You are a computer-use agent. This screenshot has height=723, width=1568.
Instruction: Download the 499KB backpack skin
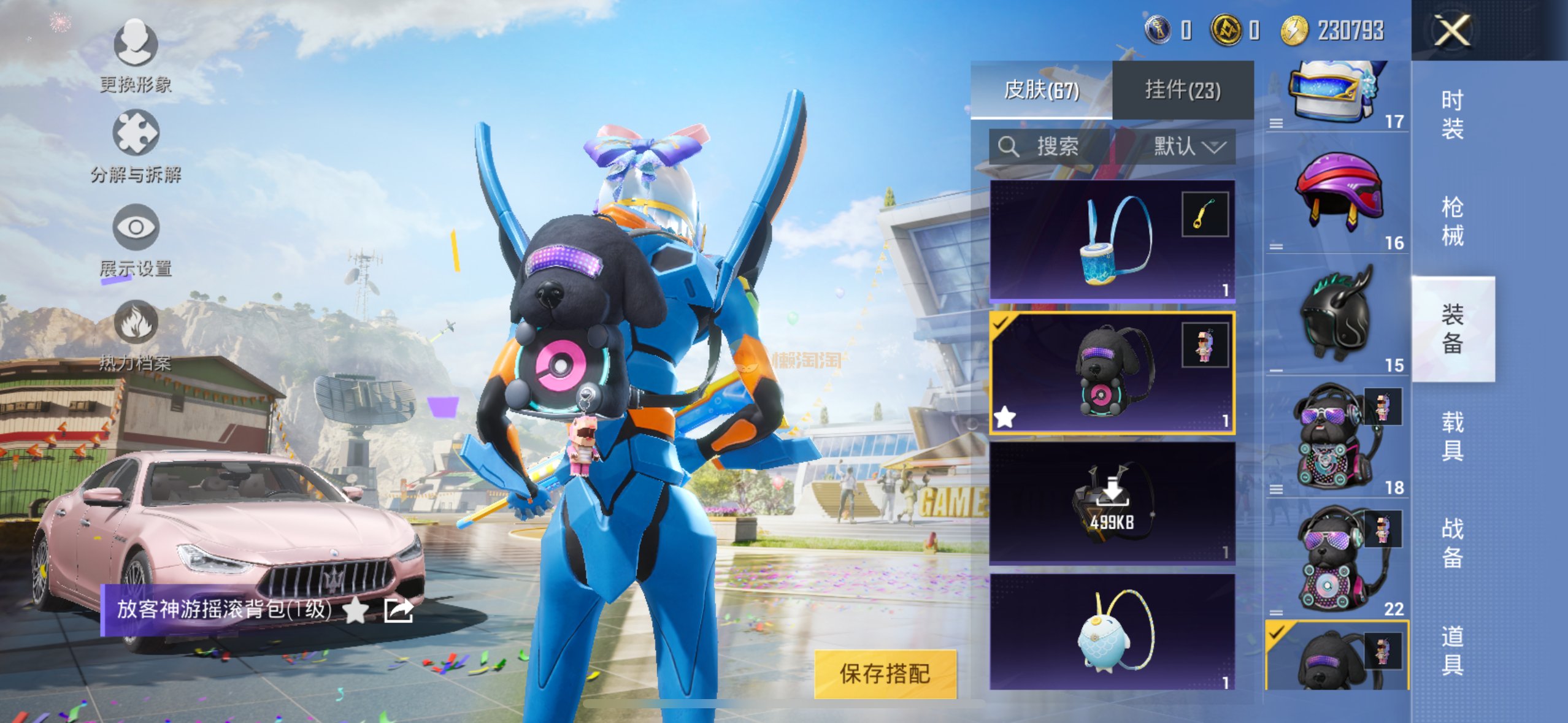click(1112, 503)
